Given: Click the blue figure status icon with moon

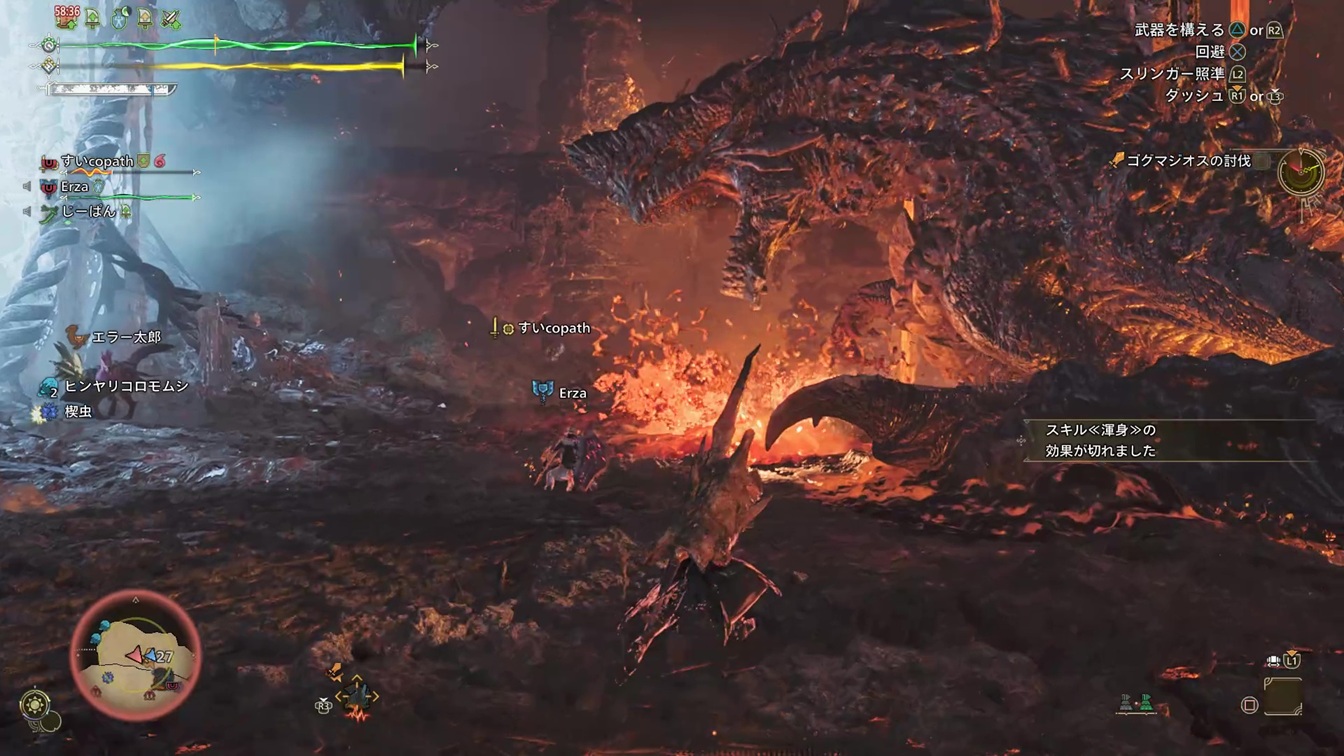Looking at the screenshot, I should point(120,18).
